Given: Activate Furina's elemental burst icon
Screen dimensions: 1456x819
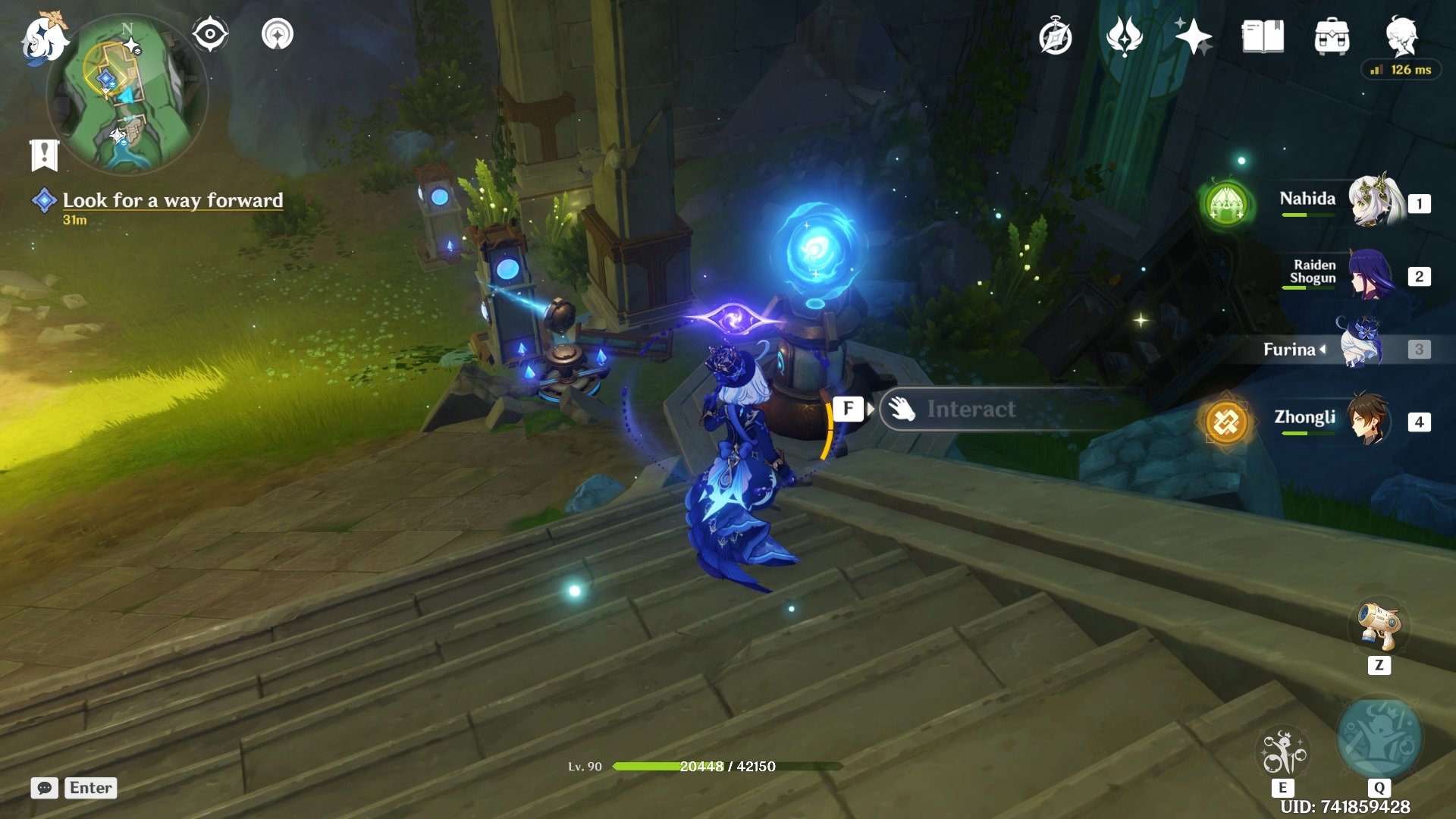Looking at the screenshot, I should click(1379, 739).
